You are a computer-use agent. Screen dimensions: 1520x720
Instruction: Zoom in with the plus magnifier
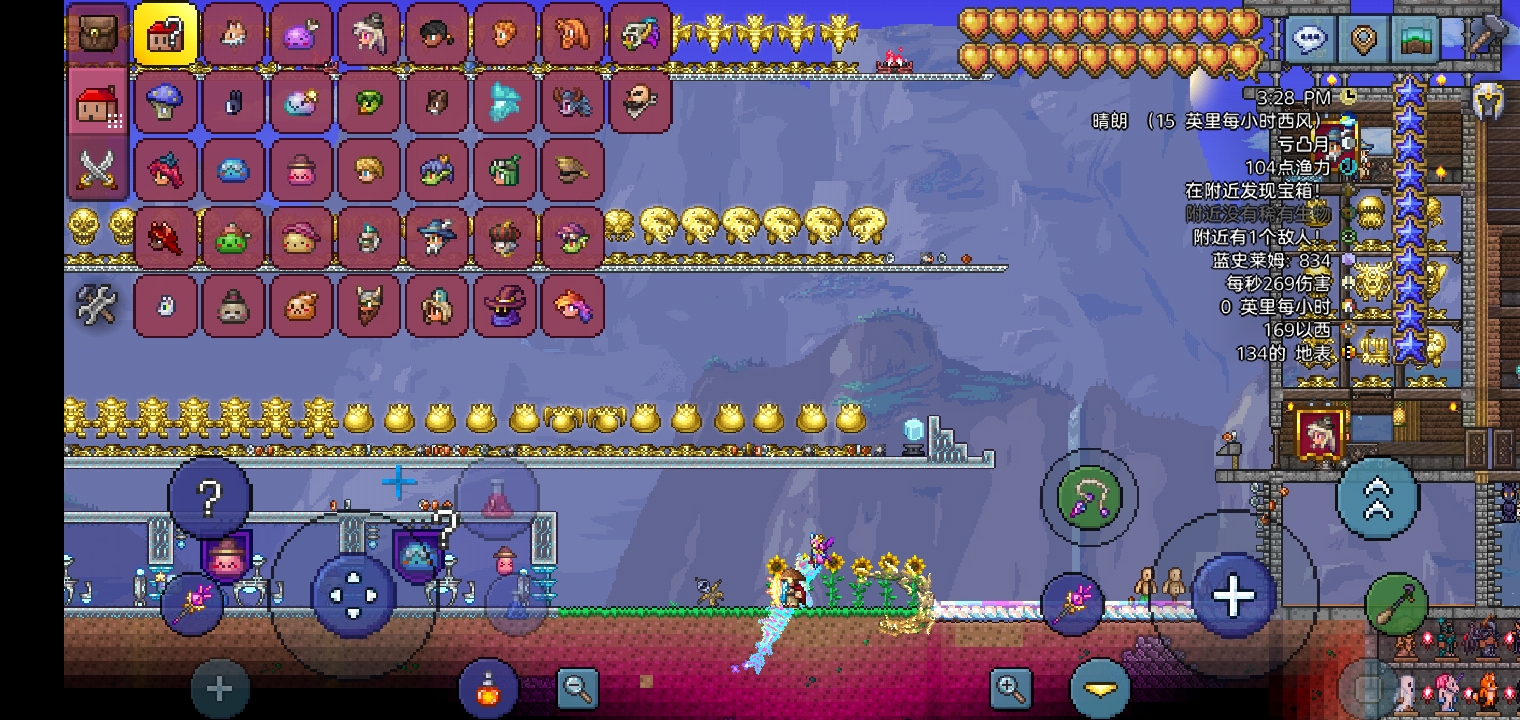(1010, 687)
